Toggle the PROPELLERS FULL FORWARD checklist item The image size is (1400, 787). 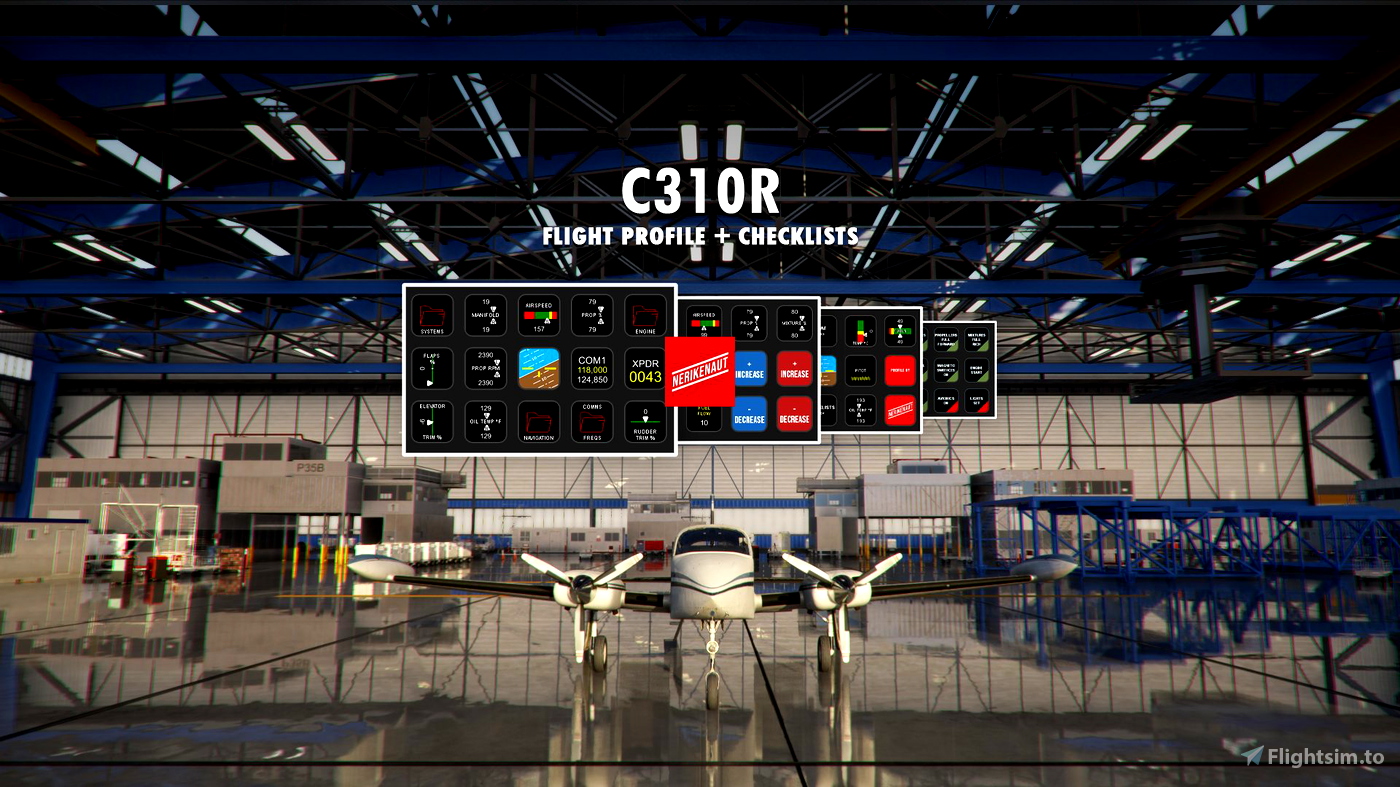(x=946, y=341)
